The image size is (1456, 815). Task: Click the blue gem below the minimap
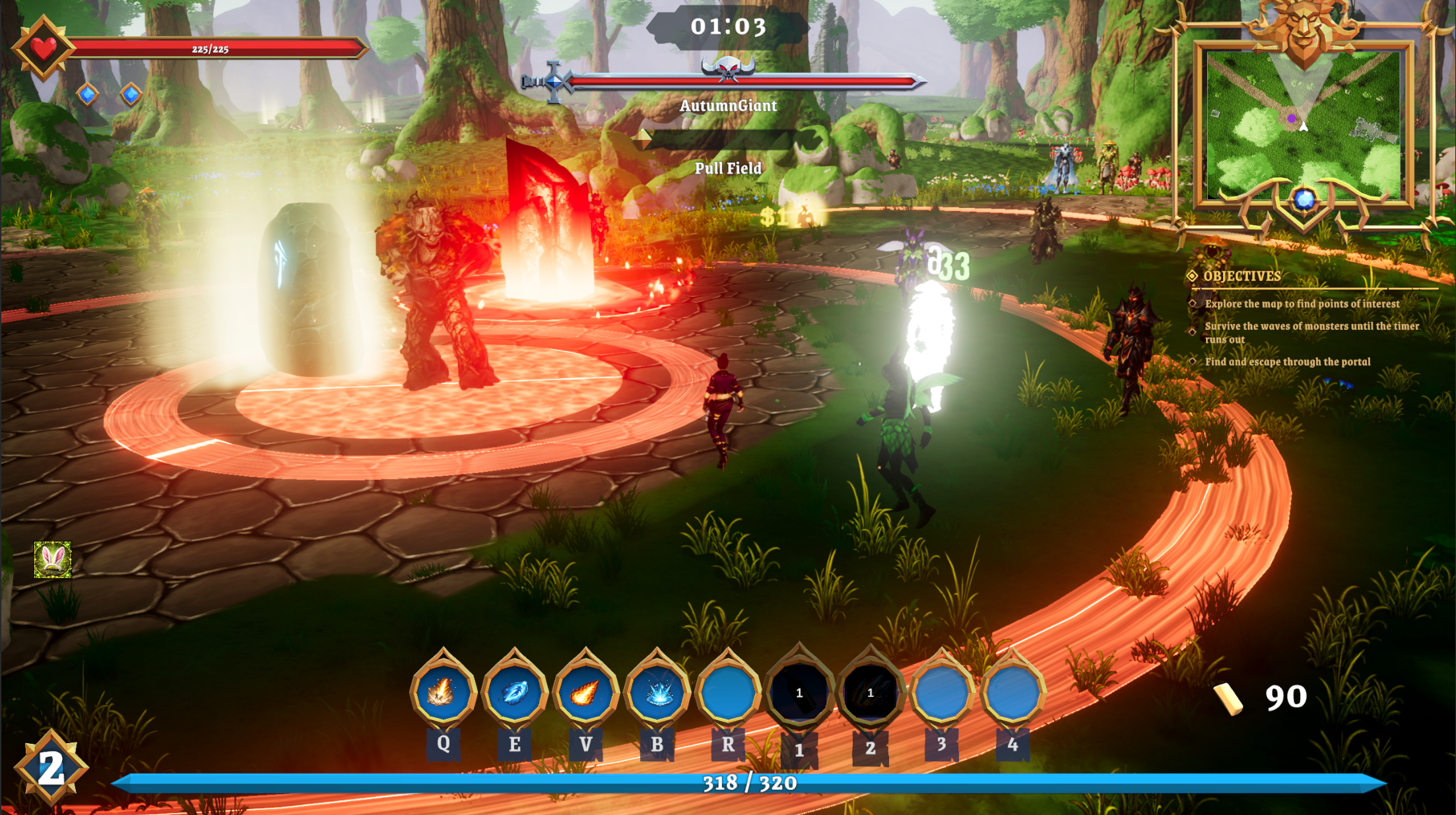point(1304,199)
